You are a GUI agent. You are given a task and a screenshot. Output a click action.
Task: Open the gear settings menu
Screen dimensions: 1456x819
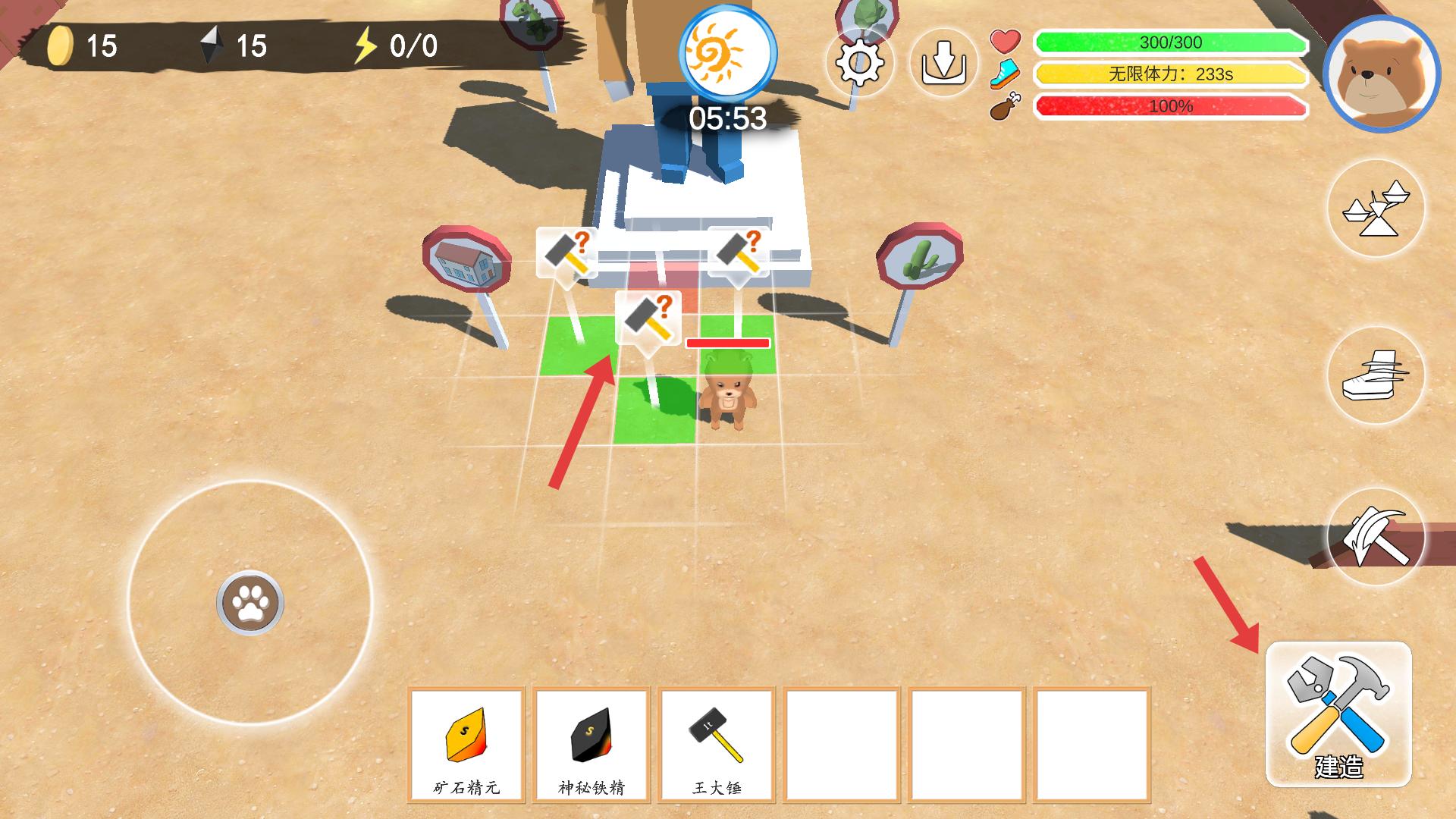tap(859, 61)
